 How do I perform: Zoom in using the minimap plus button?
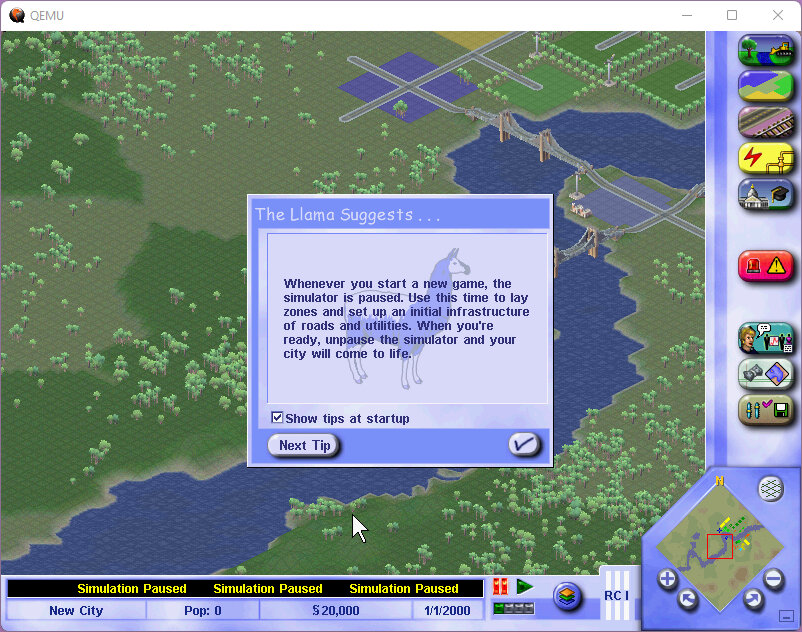click(667, 579)
